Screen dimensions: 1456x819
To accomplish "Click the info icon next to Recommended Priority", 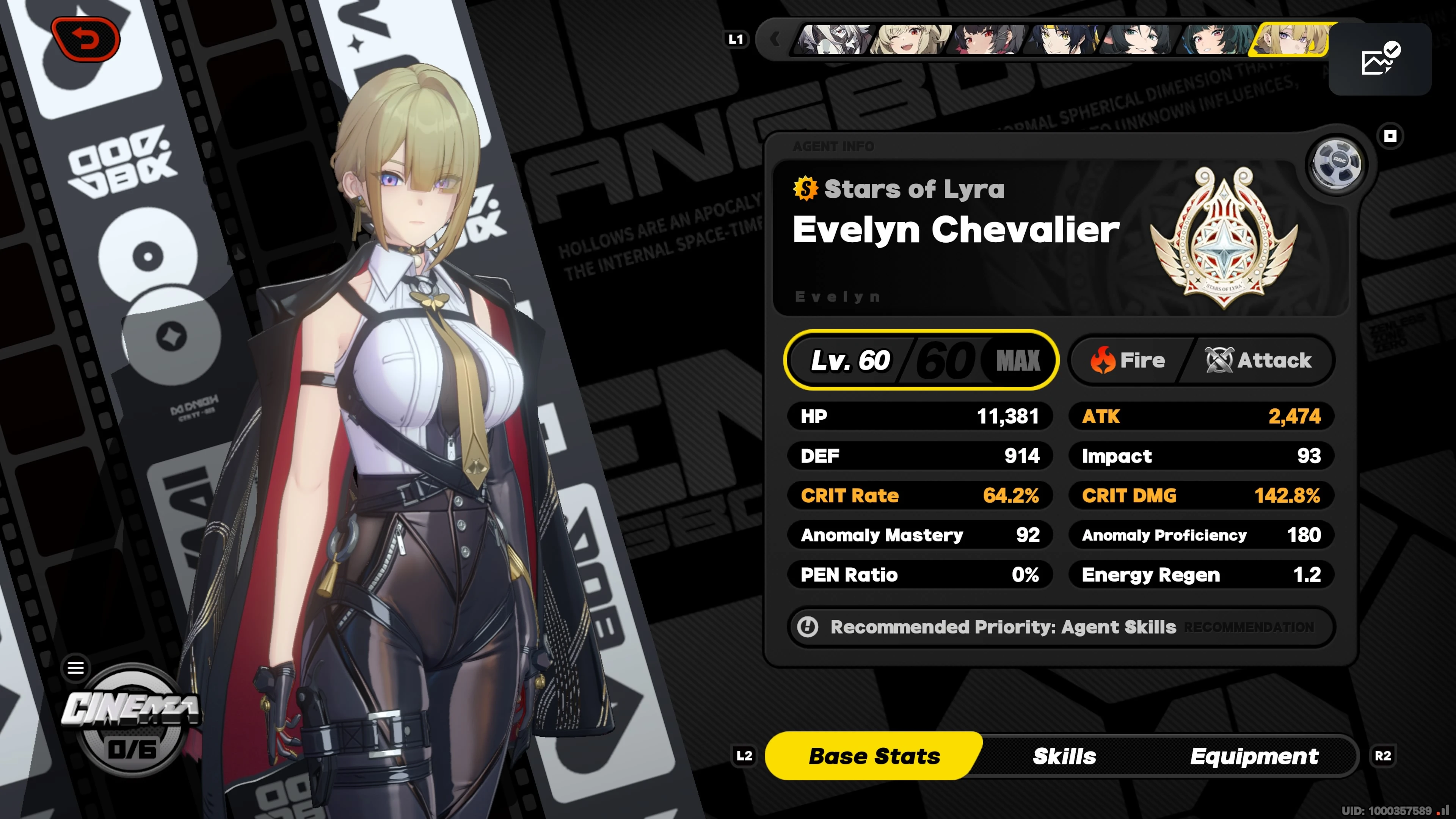I will pyautogui.click(x=807, y=627).
